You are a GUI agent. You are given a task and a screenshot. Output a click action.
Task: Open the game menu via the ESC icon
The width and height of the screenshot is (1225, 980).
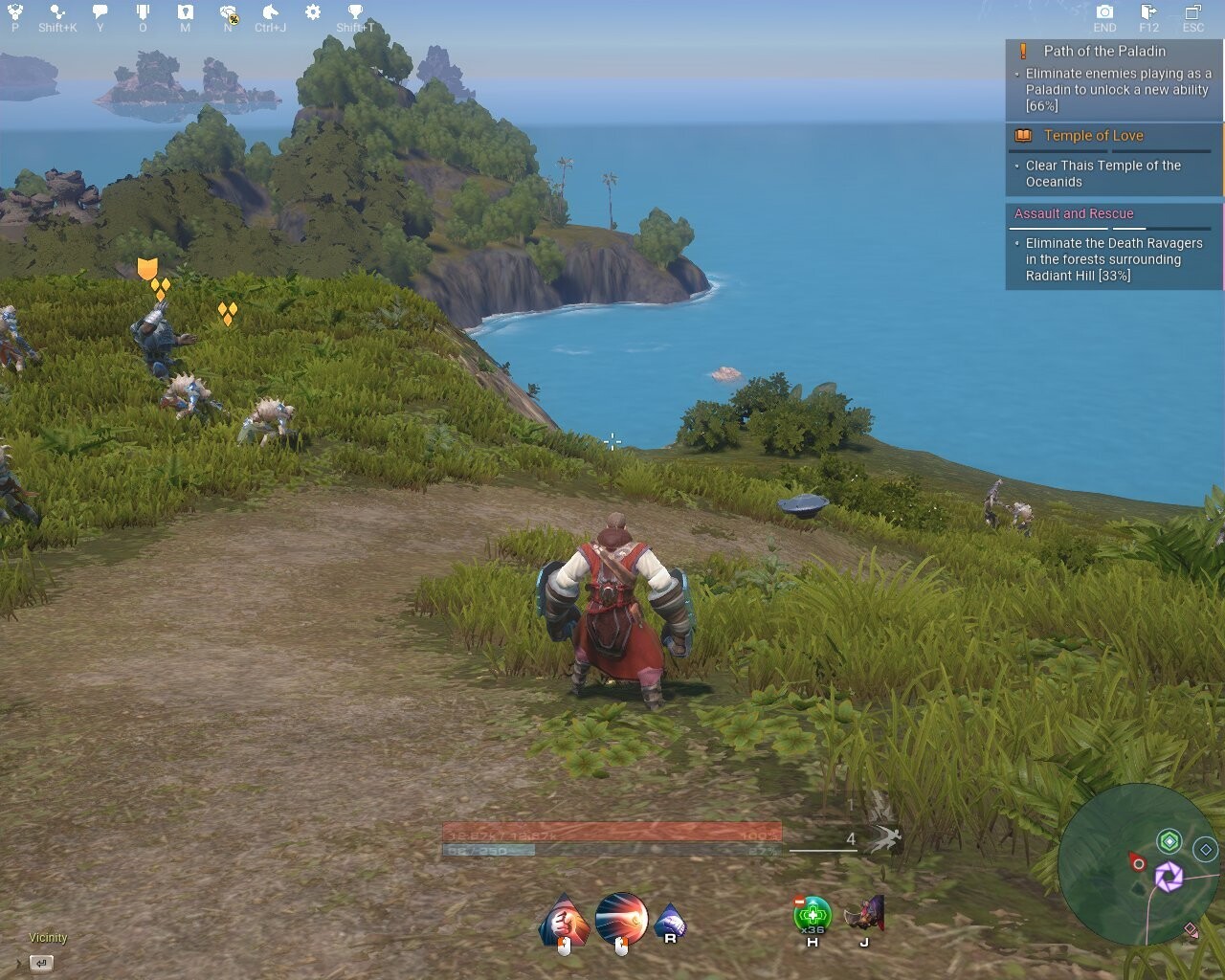pos(1193,14)
